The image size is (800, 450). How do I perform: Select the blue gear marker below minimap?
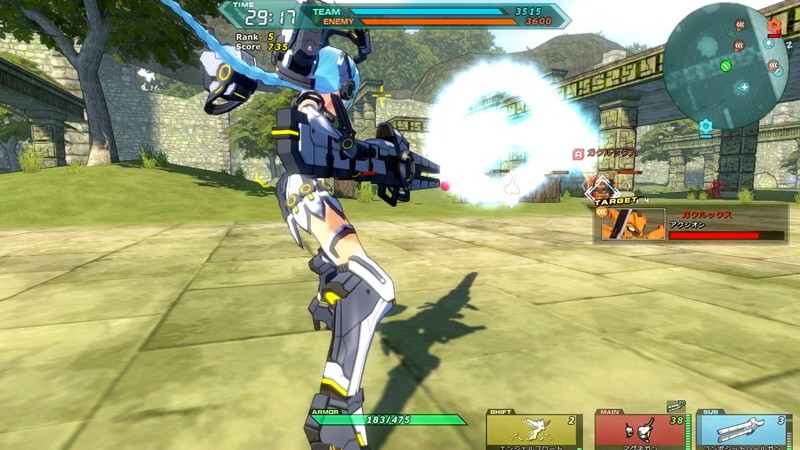(706, 126)
